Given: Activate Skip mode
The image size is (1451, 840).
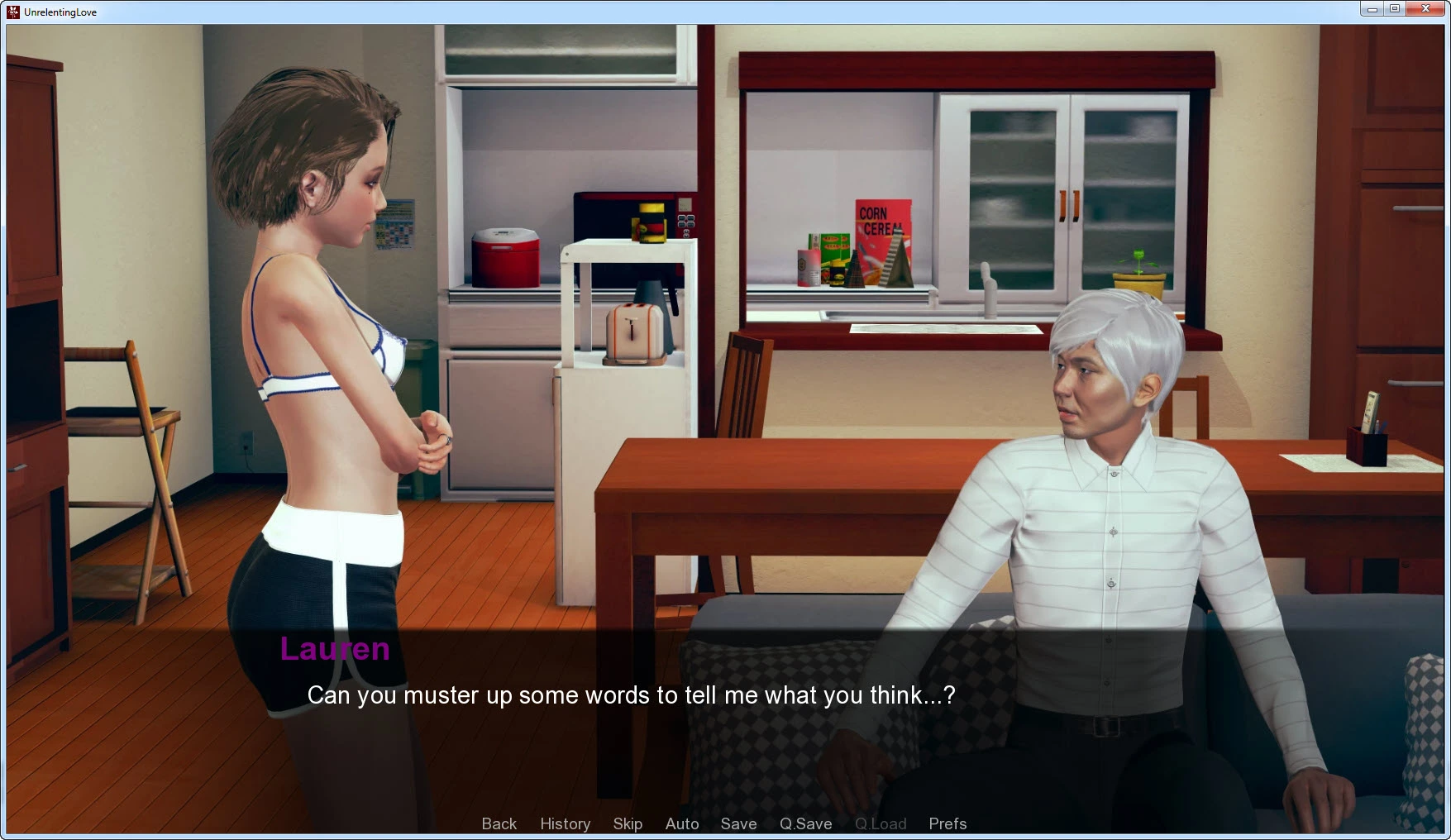Looking at the screenshot, I should click(628, 823).
